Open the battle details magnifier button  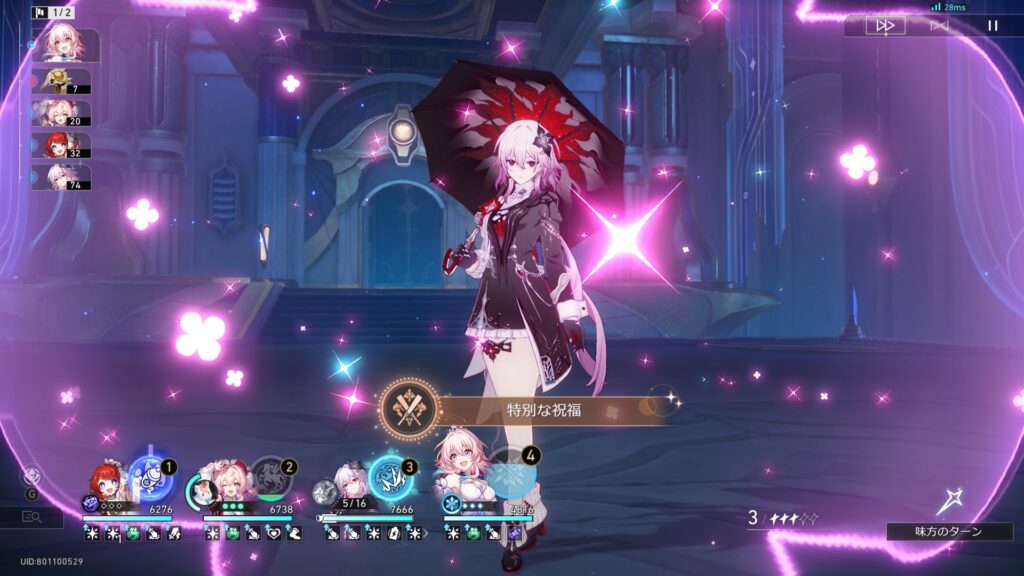coord(31,516)
